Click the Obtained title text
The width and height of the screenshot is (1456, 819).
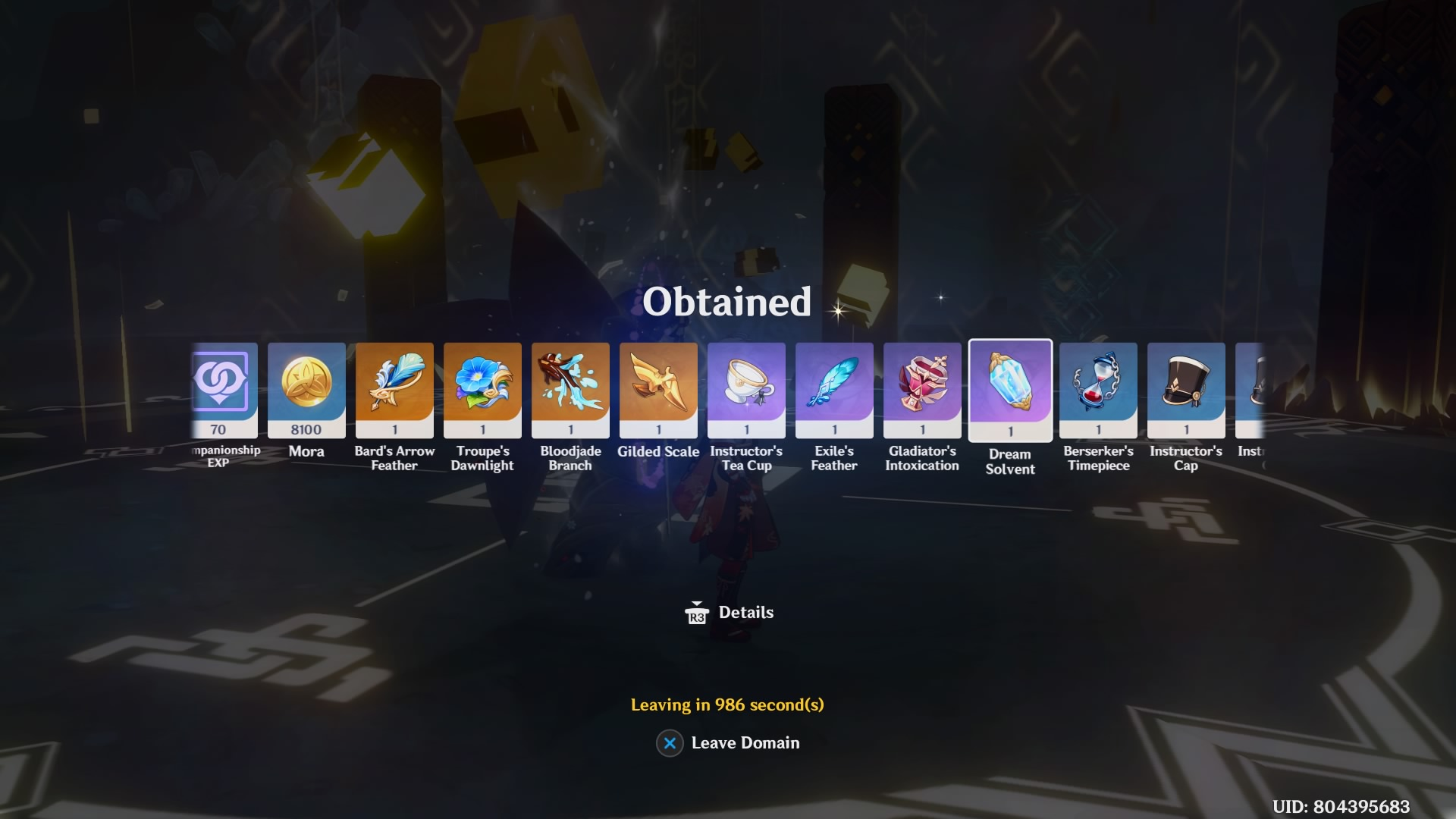coord(726,302)
